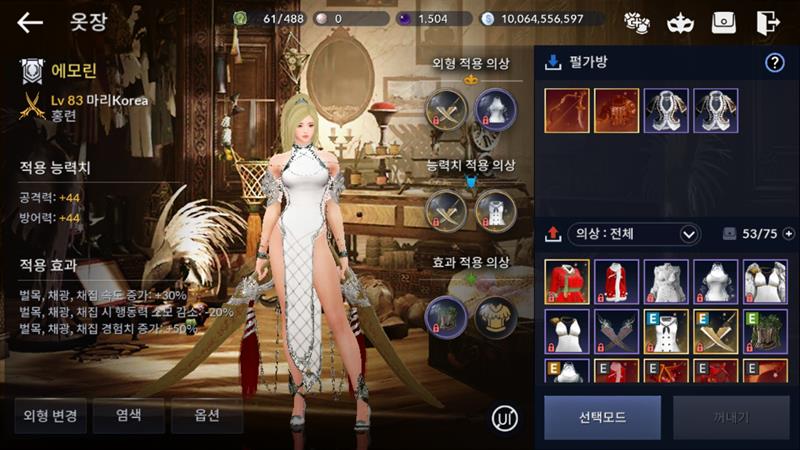Image resolution: width=800 pixels, height=450 pixels.
Task: Open the paw prints pet icon
Action: point(637,22)
